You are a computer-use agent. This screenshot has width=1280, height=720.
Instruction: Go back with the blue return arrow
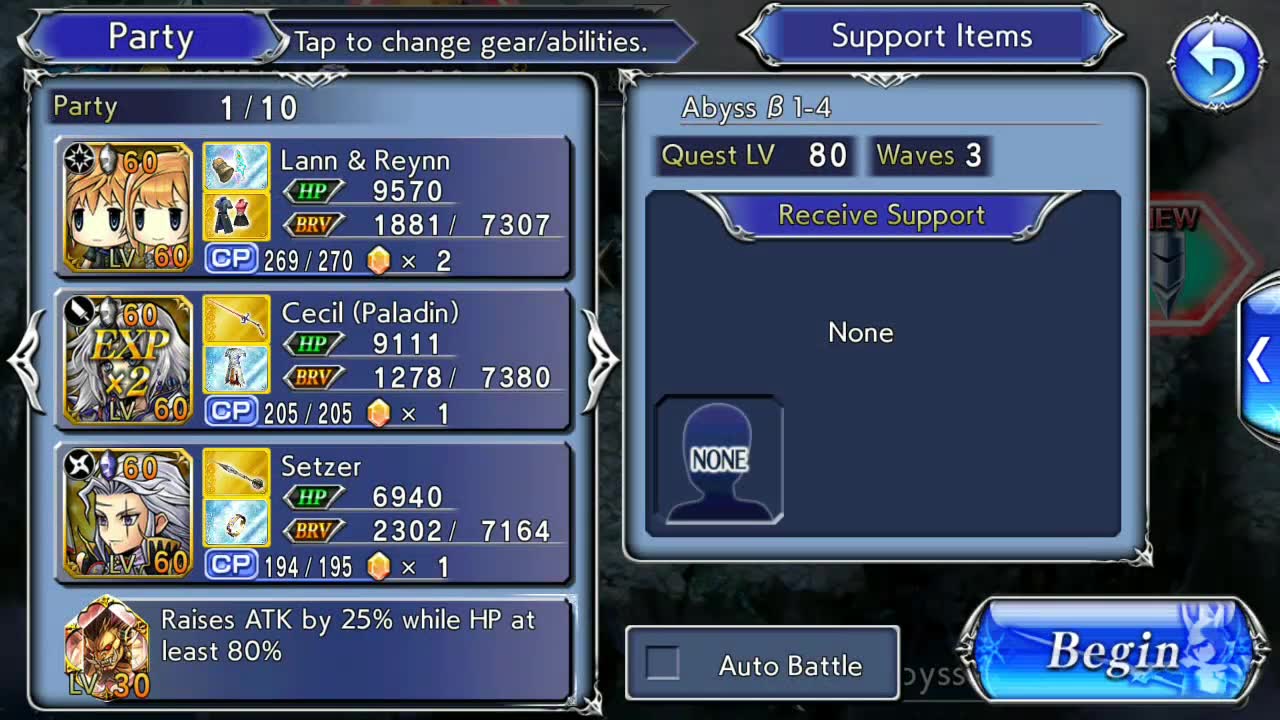(x=1217, y=63)
